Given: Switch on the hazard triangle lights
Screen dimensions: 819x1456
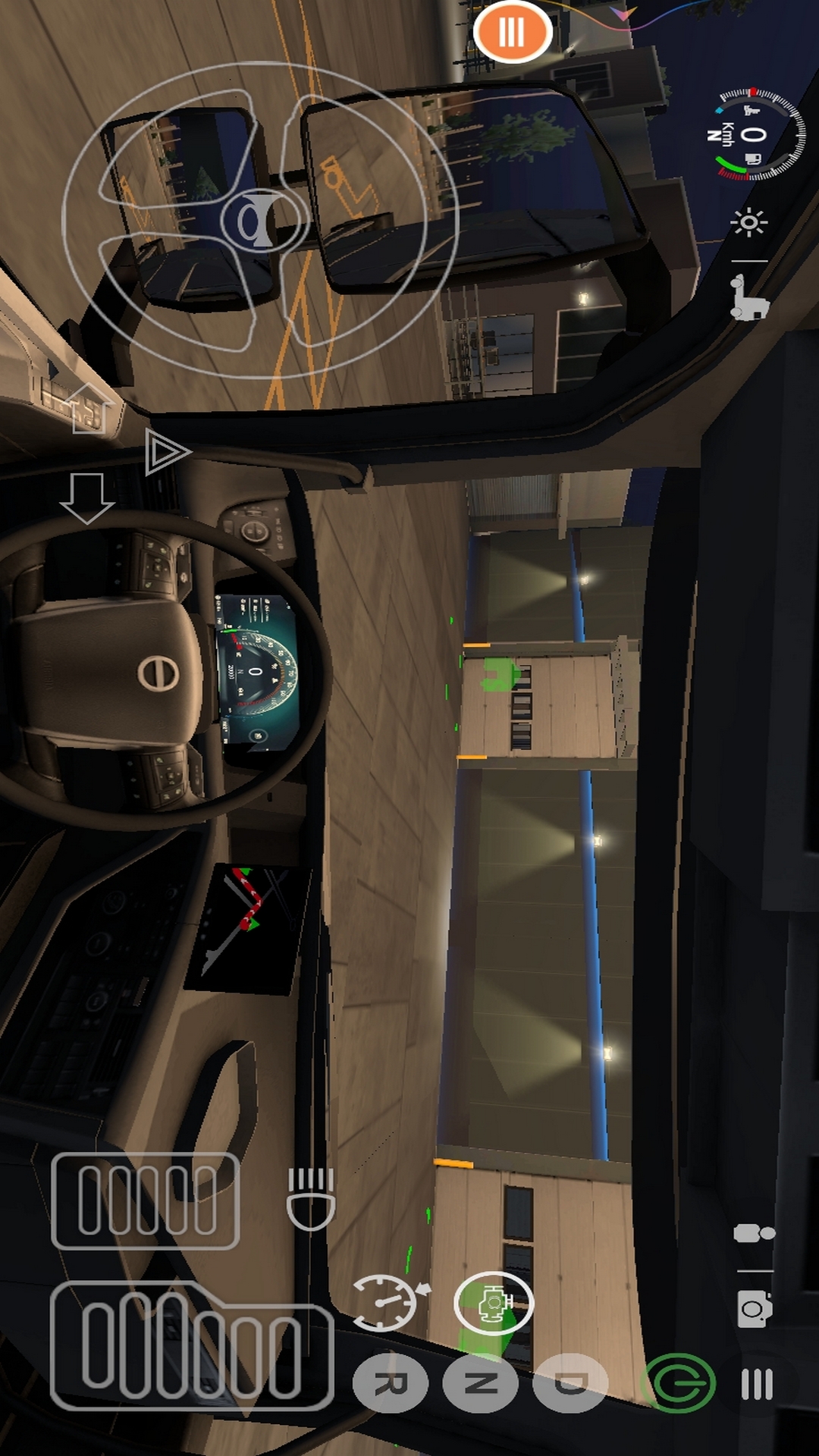Looking at the screenshot, I should tap(166, 453).
